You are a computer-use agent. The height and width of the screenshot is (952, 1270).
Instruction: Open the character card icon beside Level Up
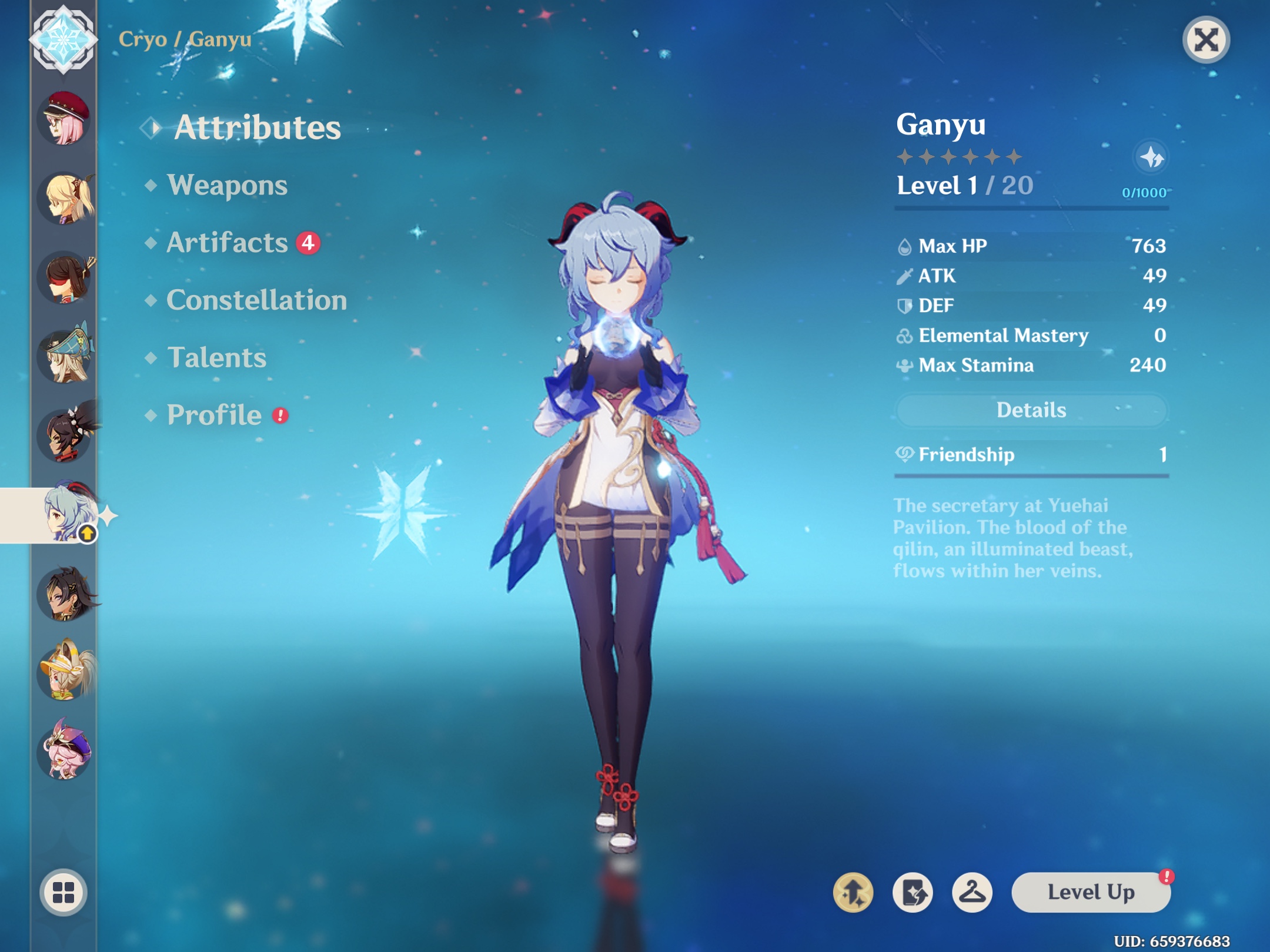coord(913,892)
